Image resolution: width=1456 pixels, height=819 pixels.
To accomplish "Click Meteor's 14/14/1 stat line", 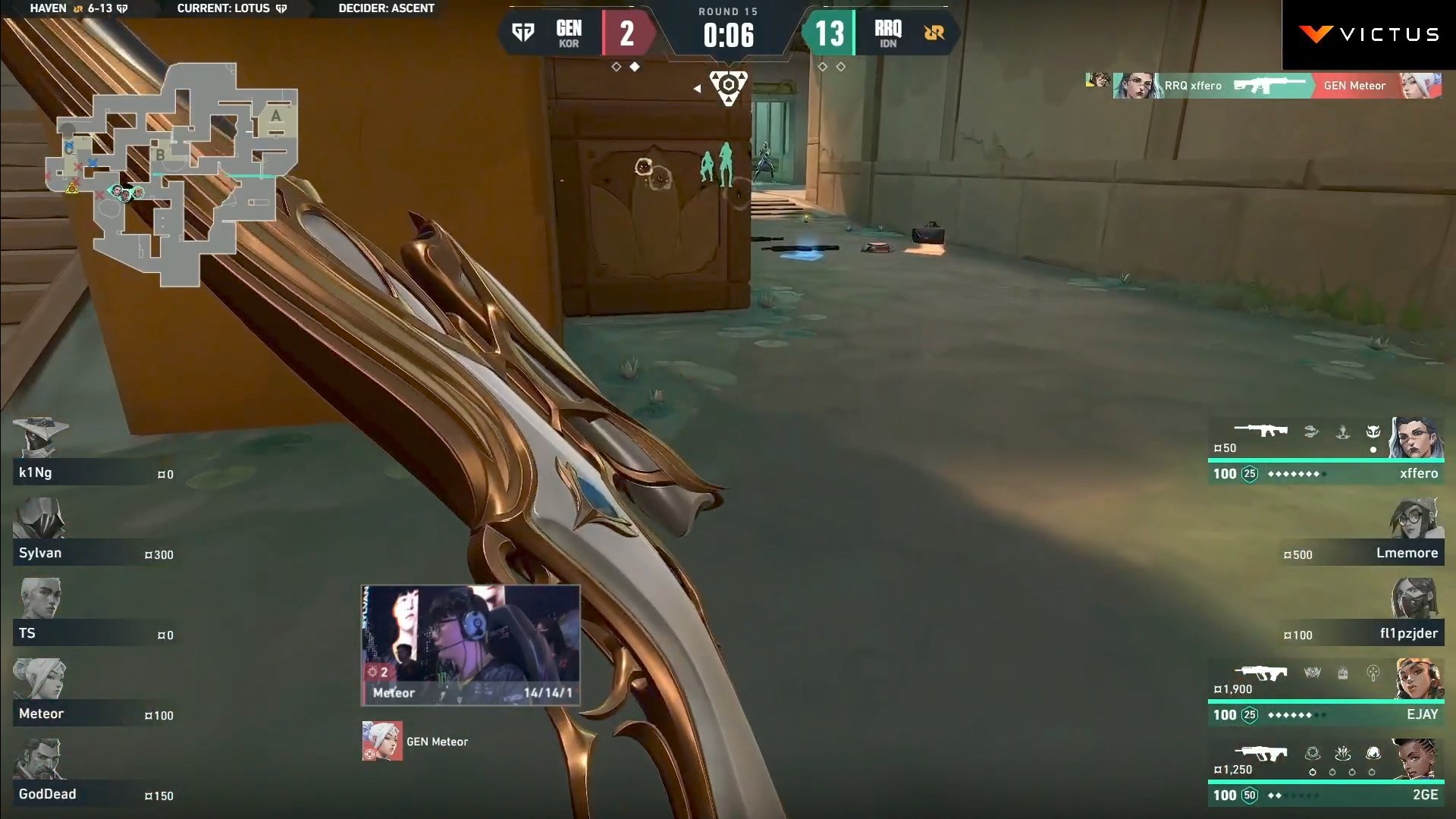I will click(x=550, y=692).
